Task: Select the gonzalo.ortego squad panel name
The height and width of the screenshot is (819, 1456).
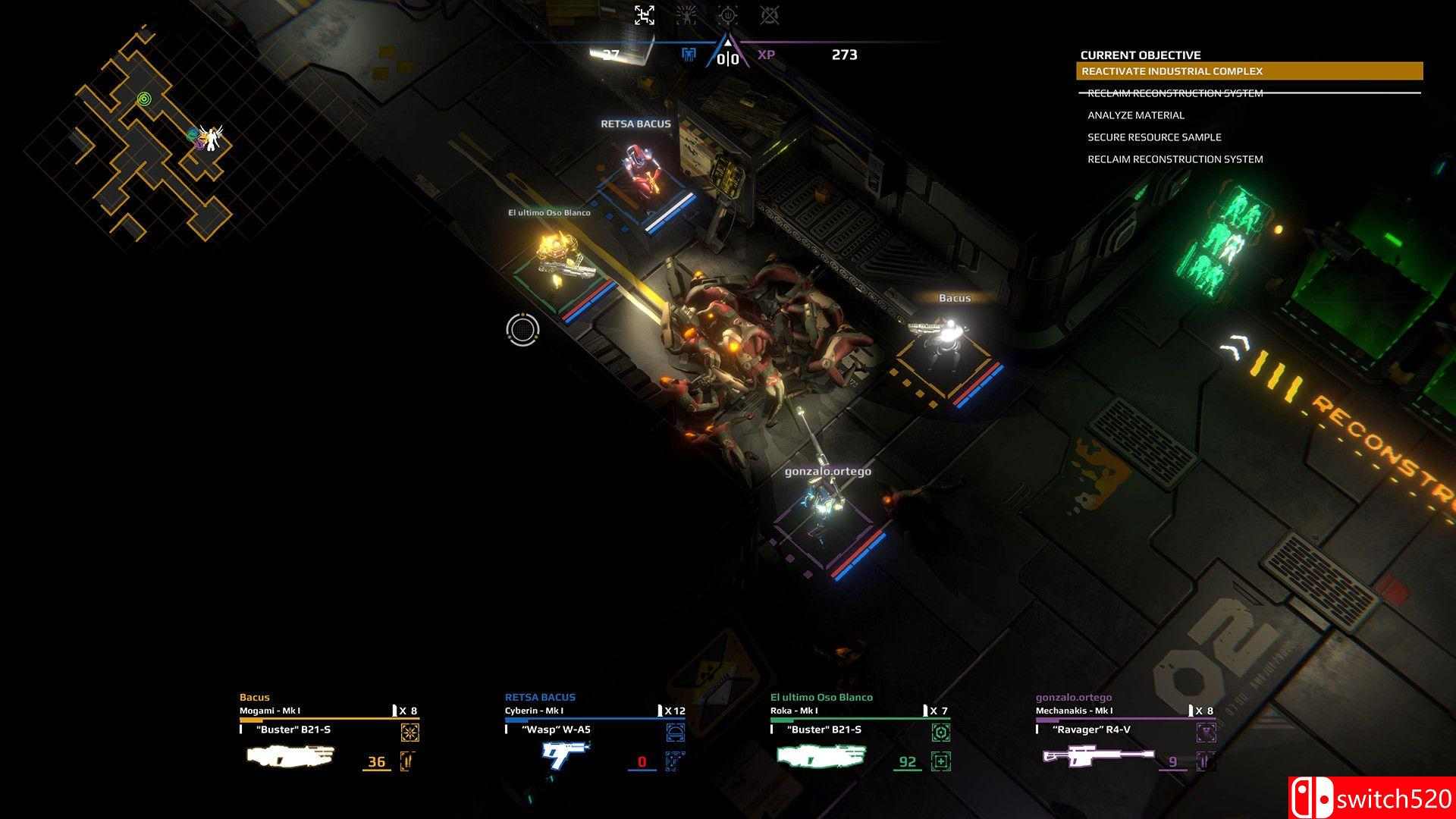Action: click(x=1073, y=697)
